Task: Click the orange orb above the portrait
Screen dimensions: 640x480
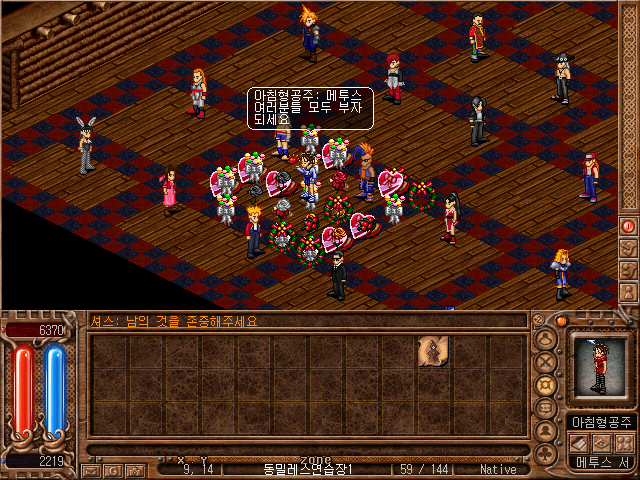Action: (x=562, y=321)
